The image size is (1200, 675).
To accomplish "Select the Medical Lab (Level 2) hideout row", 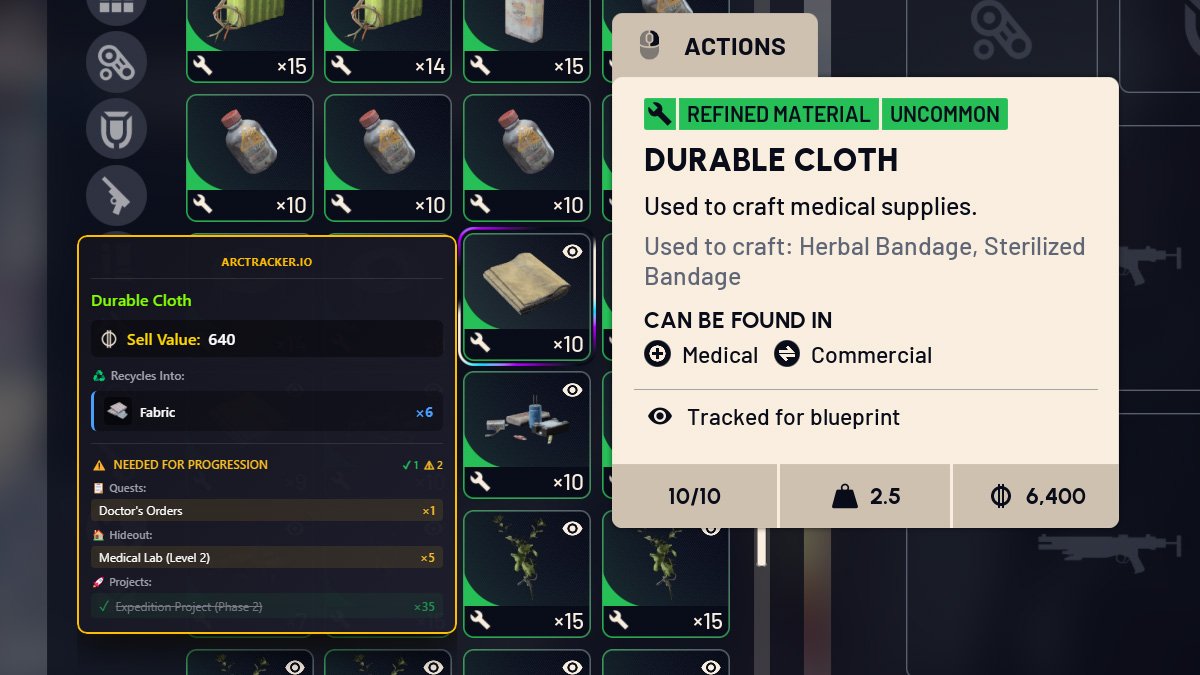I will (266, 557).
